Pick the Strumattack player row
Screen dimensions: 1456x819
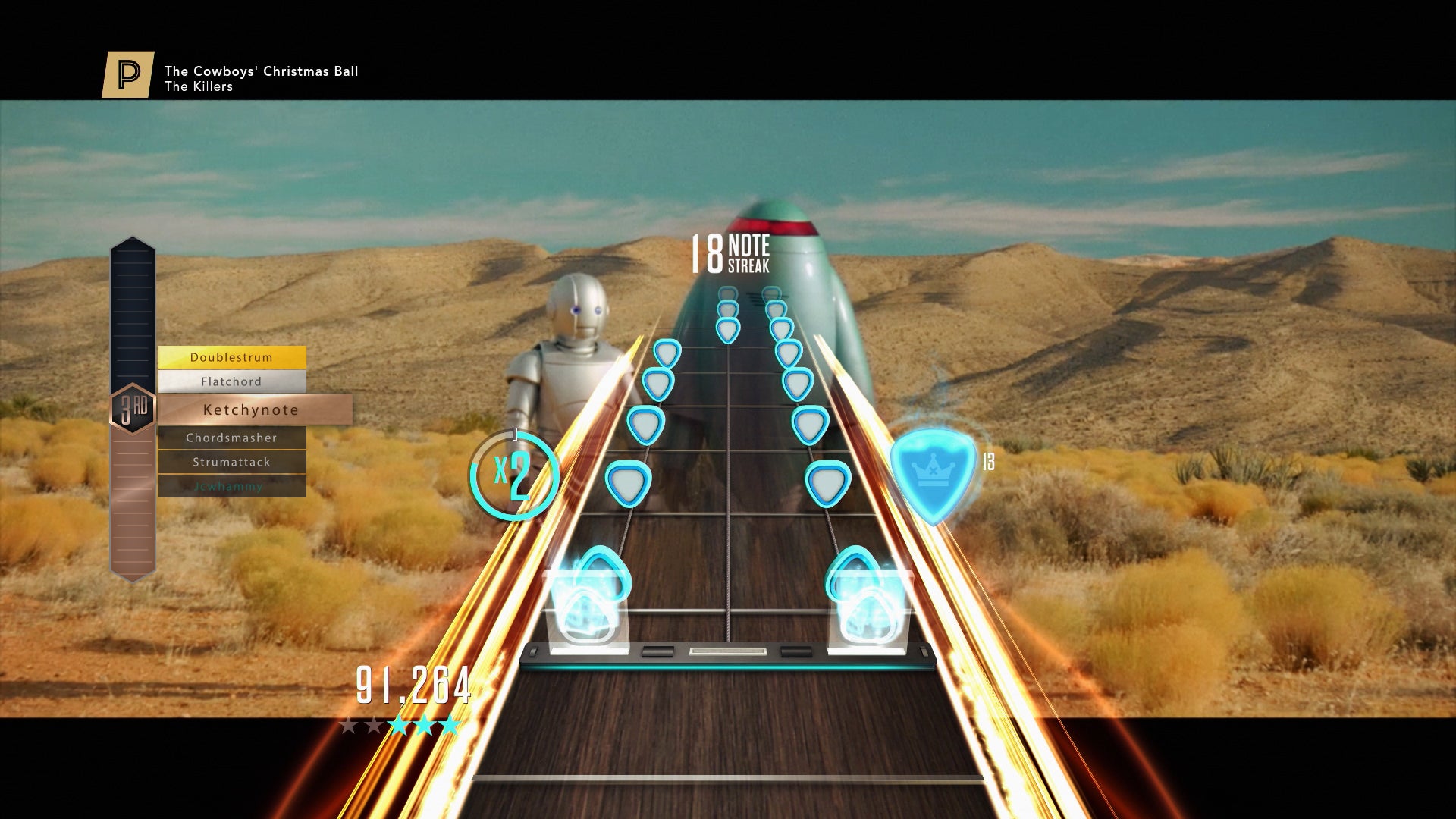(x=232, y=462)
